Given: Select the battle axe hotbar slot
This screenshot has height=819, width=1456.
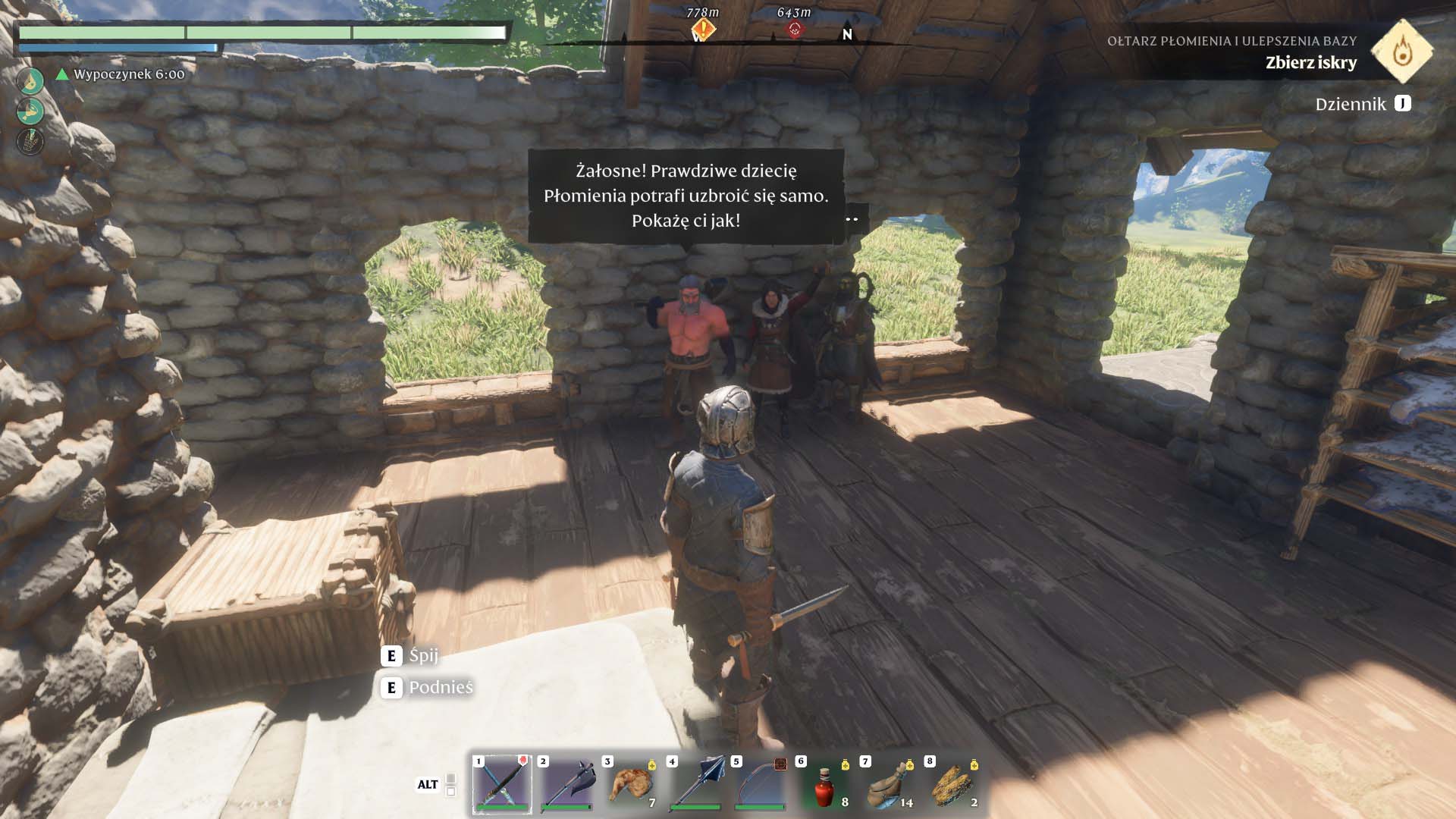Looking at the screenshot, I should (566, 785).
